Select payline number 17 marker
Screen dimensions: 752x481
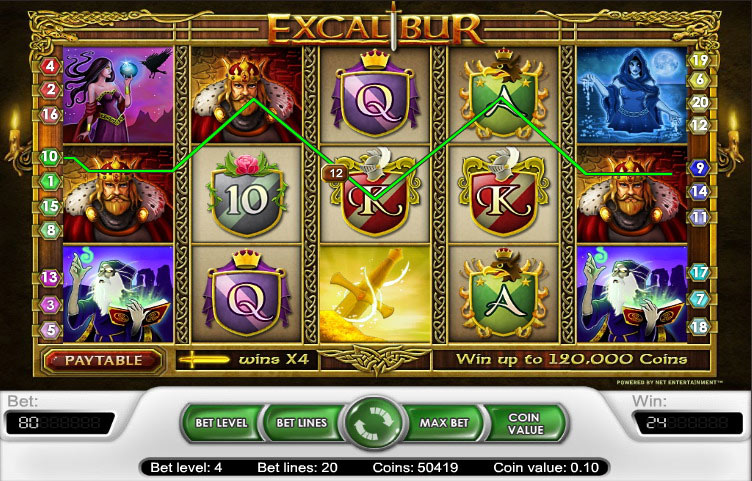coord(700,272)
